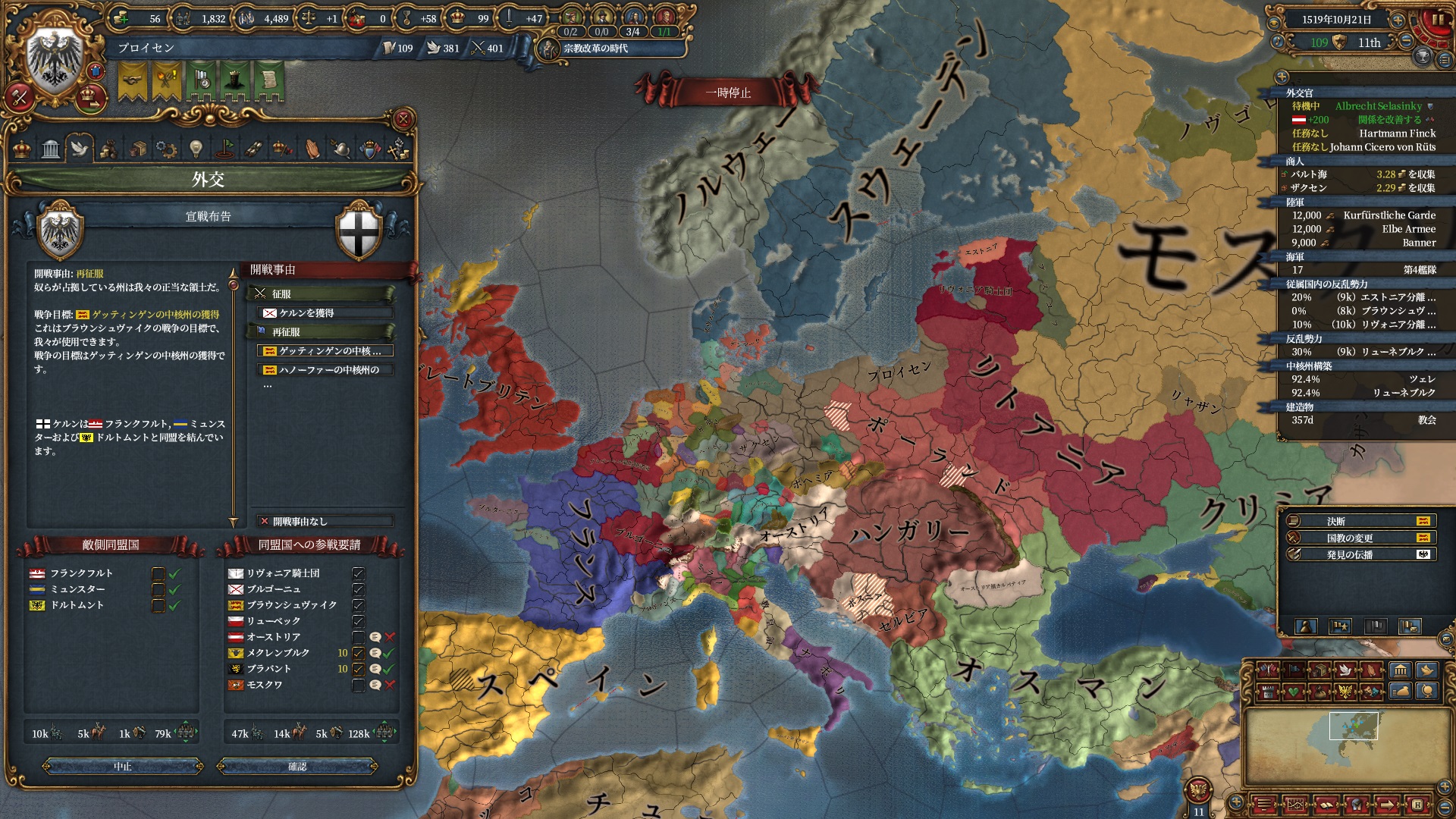Toggle the pause button beside the date

pyautogui.click(x=1437, y=20)
